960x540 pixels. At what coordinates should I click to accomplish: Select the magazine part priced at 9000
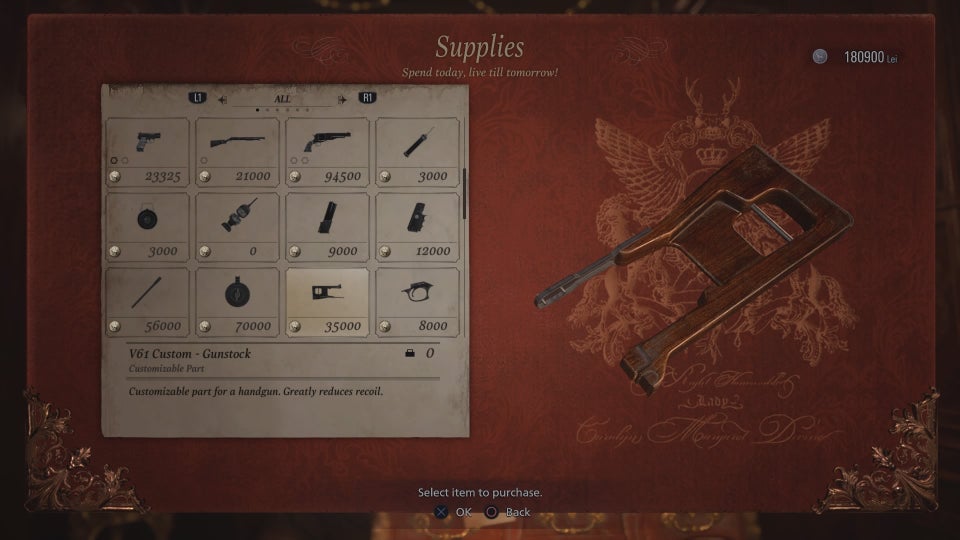tap(327, 226)
